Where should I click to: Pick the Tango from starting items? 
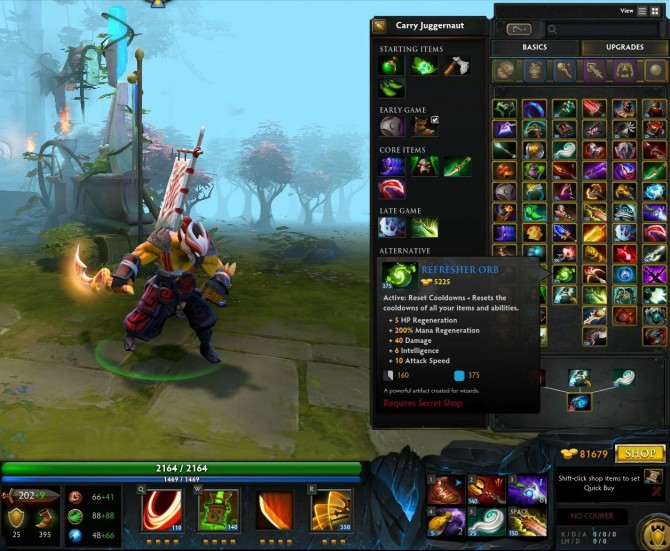(424, 66)
